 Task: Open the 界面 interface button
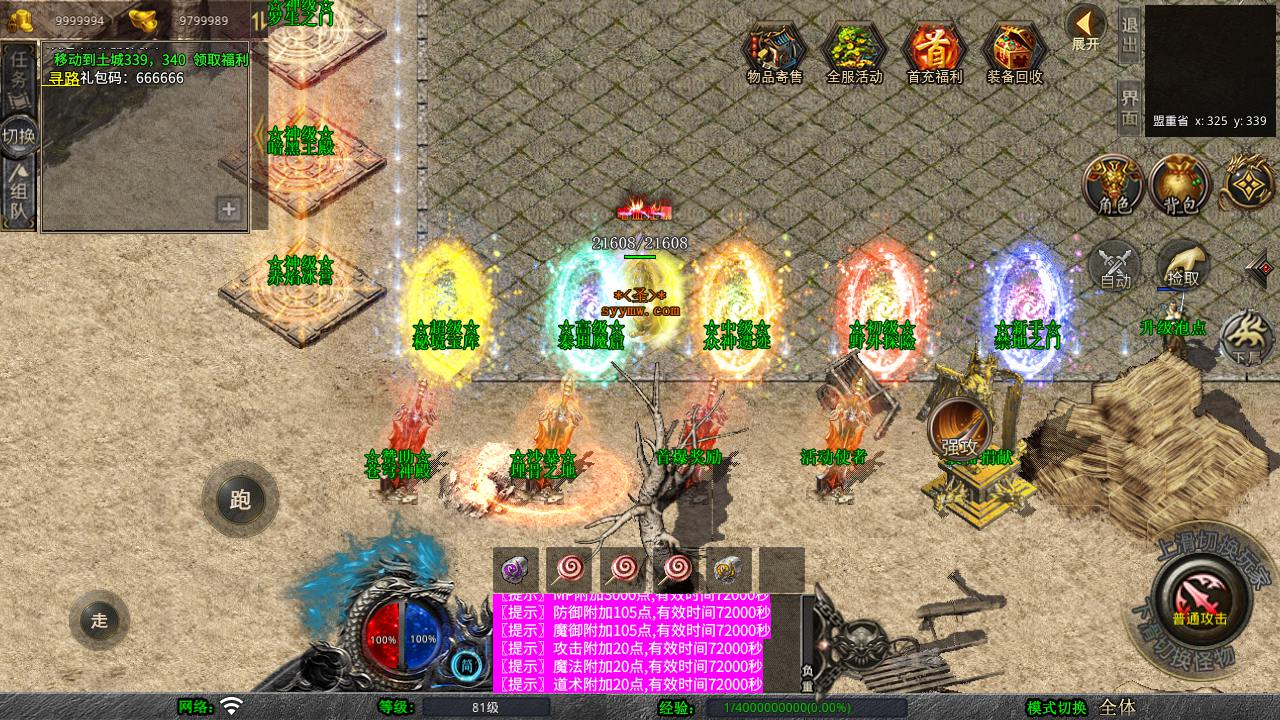pos(1129,107)
